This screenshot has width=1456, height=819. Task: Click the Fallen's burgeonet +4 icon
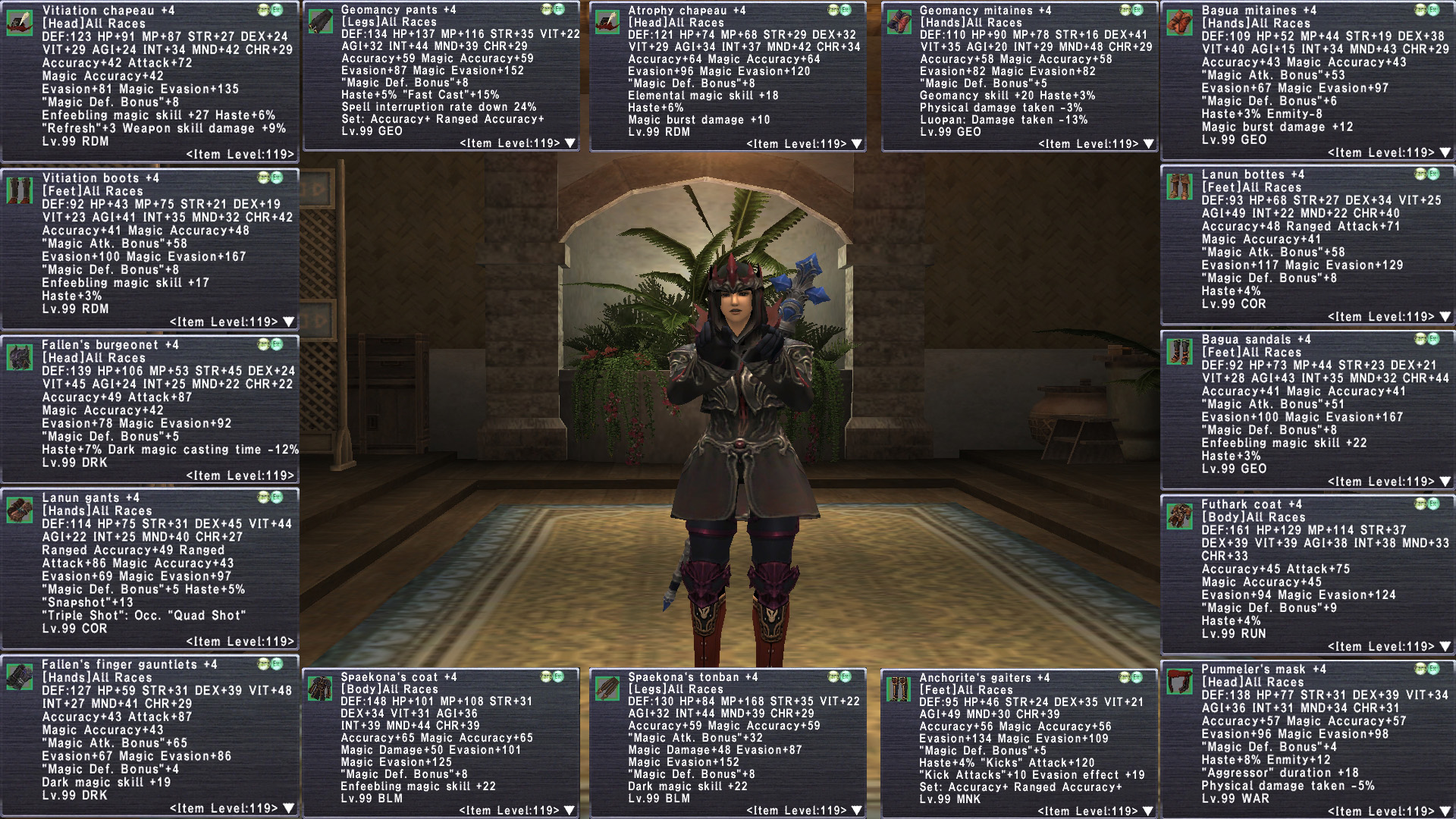[x=19, y=357]
